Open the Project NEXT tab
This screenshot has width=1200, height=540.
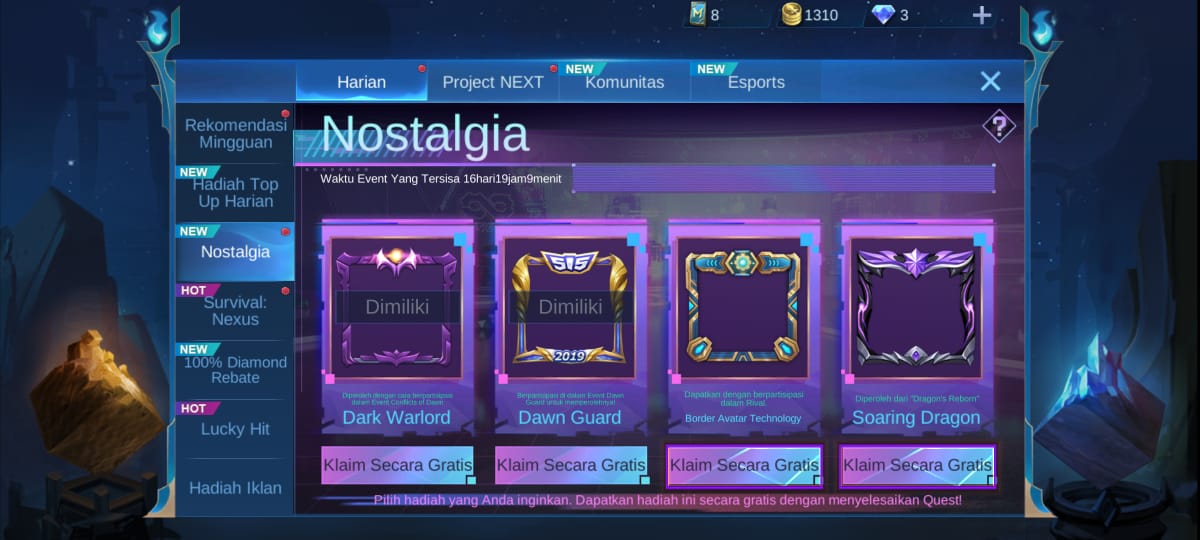pyautogui.click(x=493, y=82)
